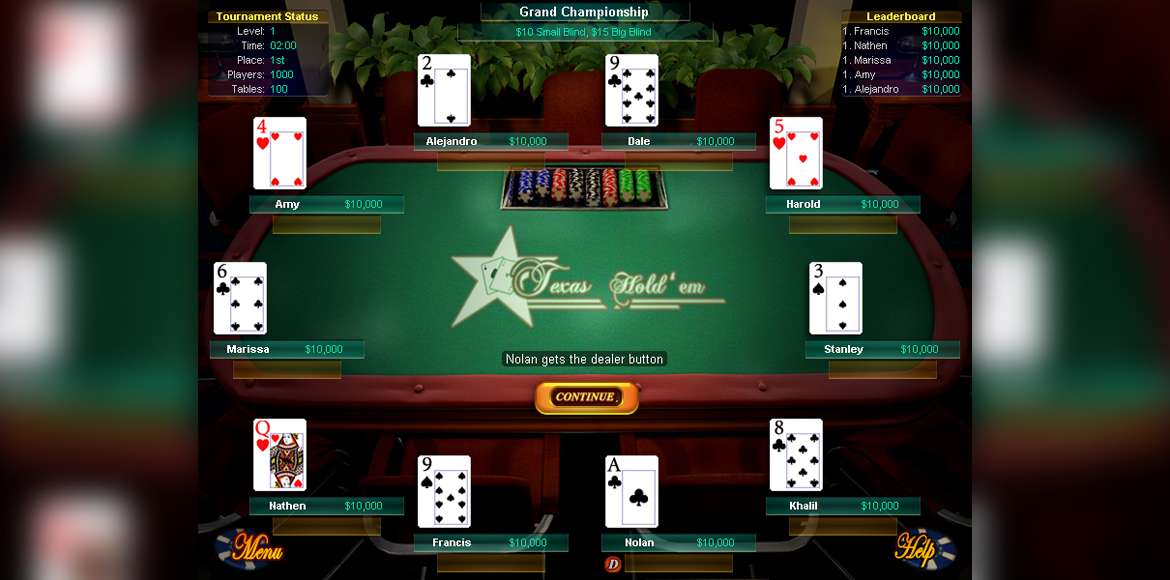Click Stanley's player name plate
Viewport: 1170px width, 580px height.
[882, 350]
